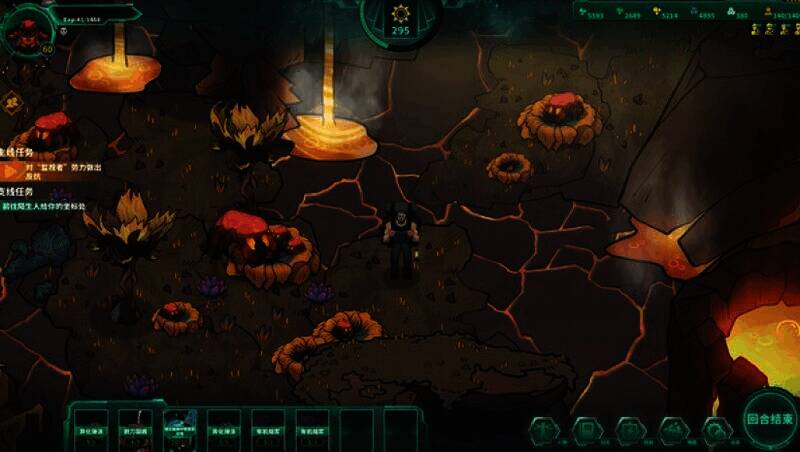Click the orange diamond icon on left edge
Viewport: 800px width, 452px height.
[12, 101]
